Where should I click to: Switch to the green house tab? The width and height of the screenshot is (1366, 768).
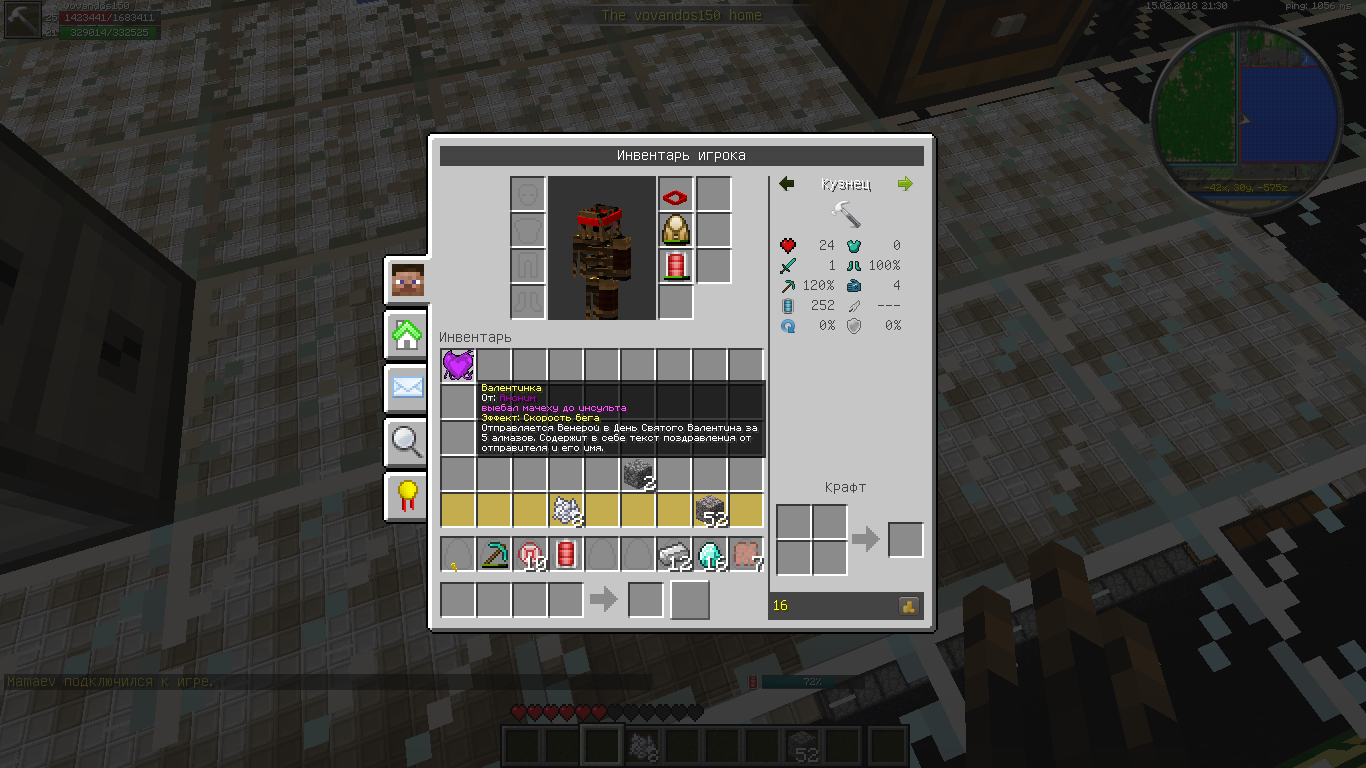coord(407,336)
